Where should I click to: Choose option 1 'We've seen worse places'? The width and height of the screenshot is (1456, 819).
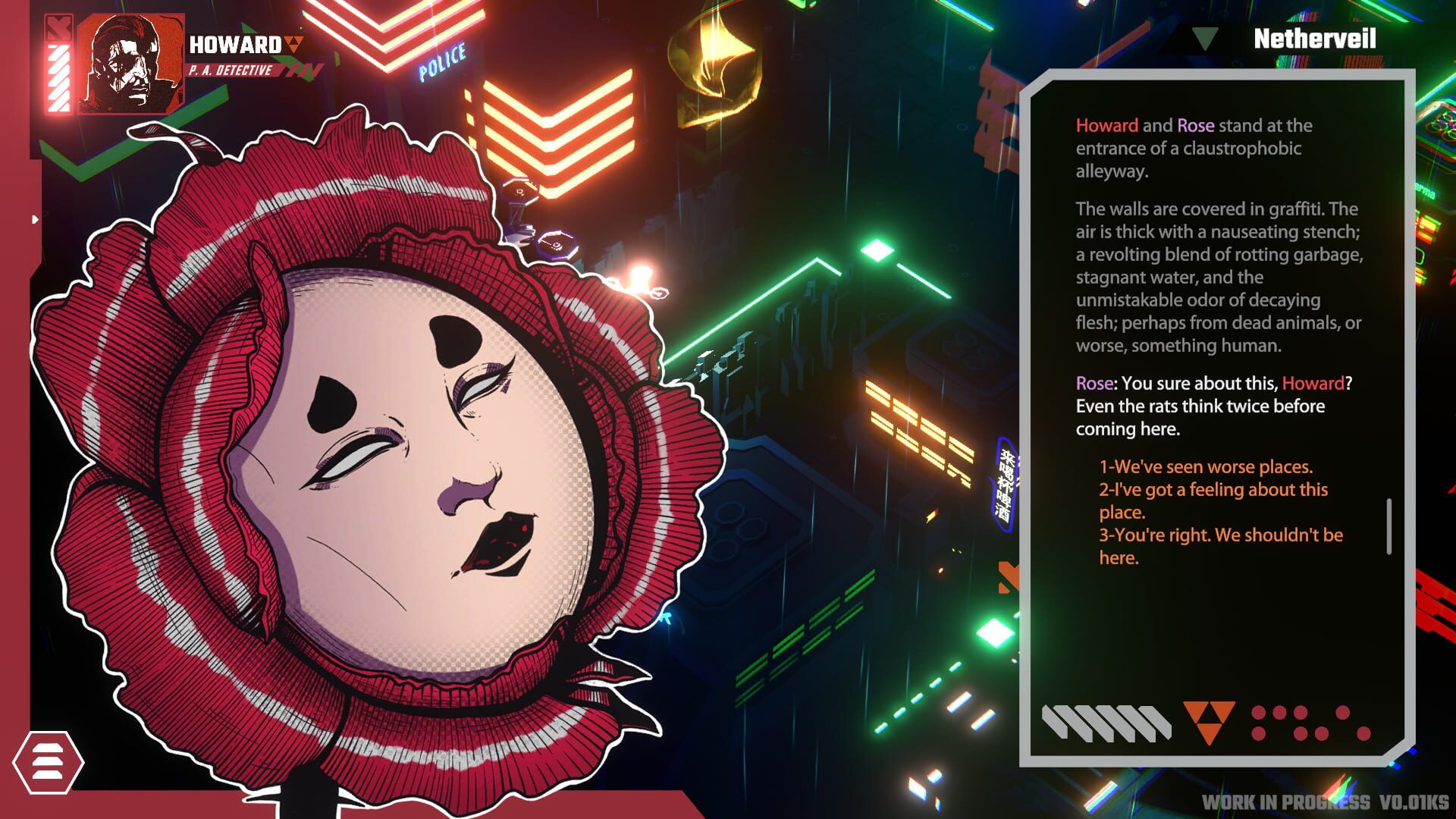click(1206, 467)
